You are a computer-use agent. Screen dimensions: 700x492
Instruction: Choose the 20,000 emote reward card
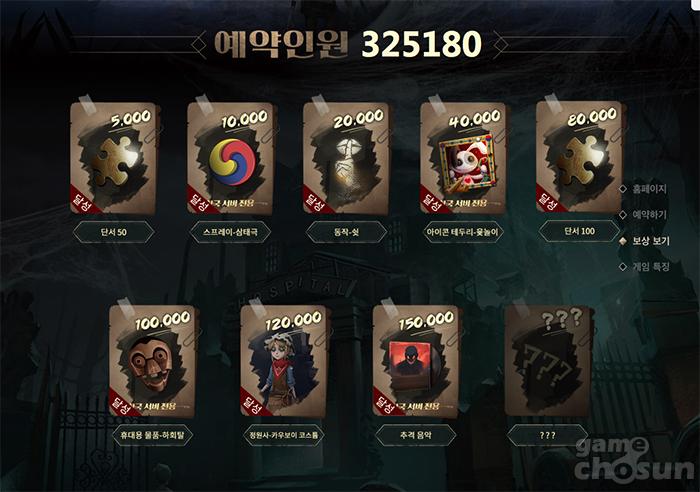[346, 158]
